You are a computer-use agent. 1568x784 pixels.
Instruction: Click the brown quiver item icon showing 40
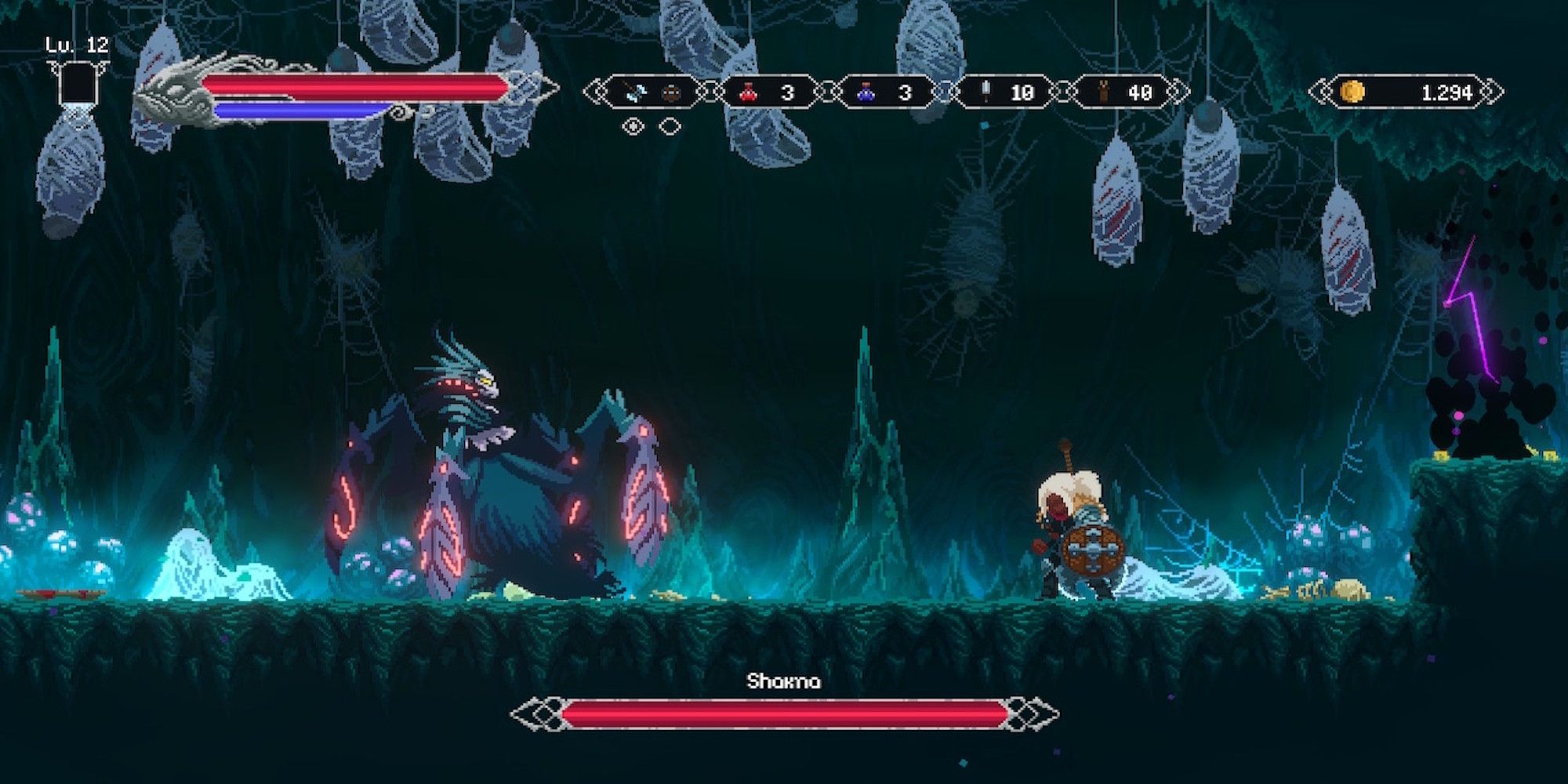click(x=1104, y=92)
